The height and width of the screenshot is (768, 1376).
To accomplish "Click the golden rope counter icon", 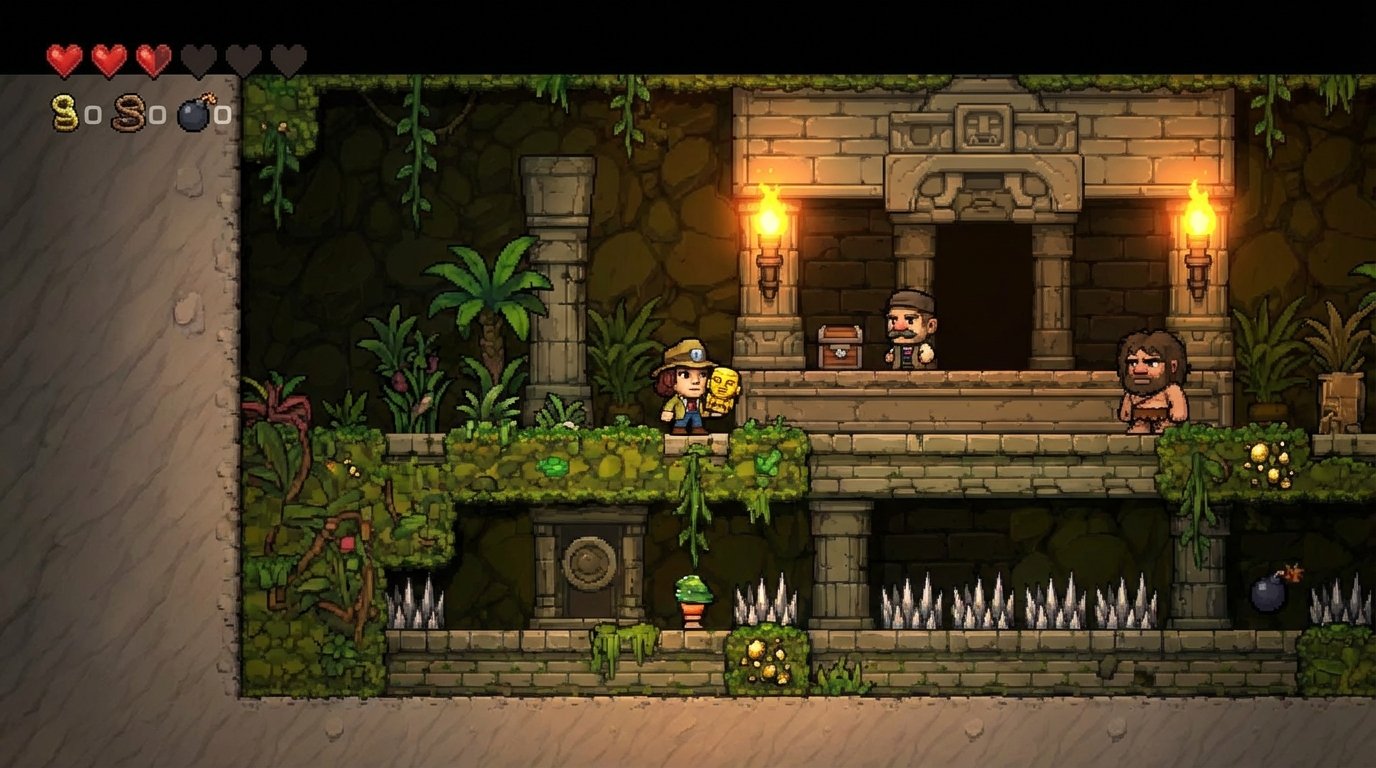I will tap(63, 112).
